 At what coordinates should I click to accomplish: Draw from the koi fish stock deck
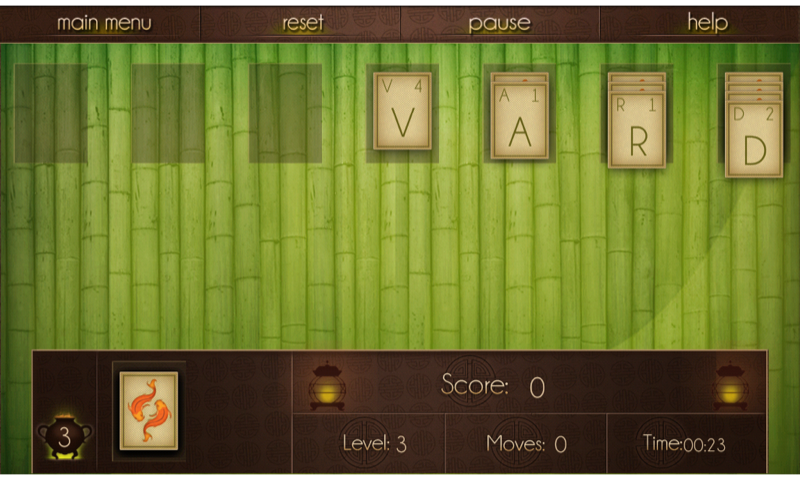[149, 410]
